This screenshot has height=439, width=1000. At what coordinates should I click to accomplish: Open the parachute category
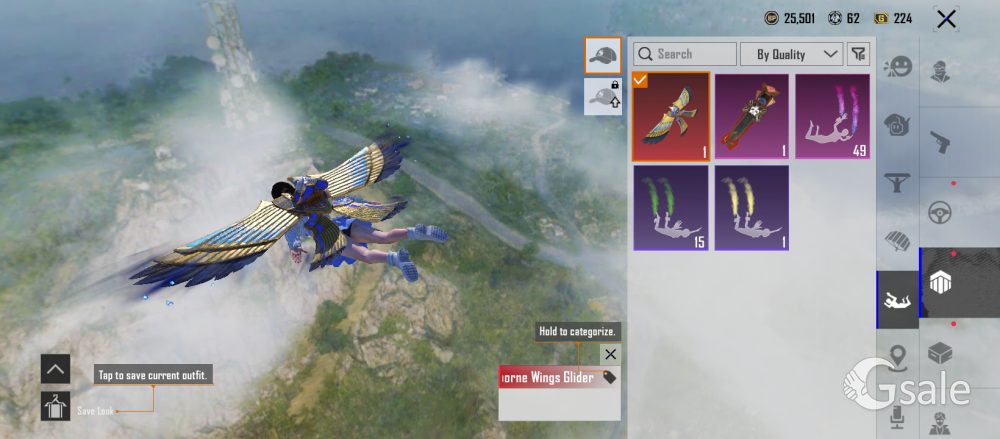coord(898,240)
